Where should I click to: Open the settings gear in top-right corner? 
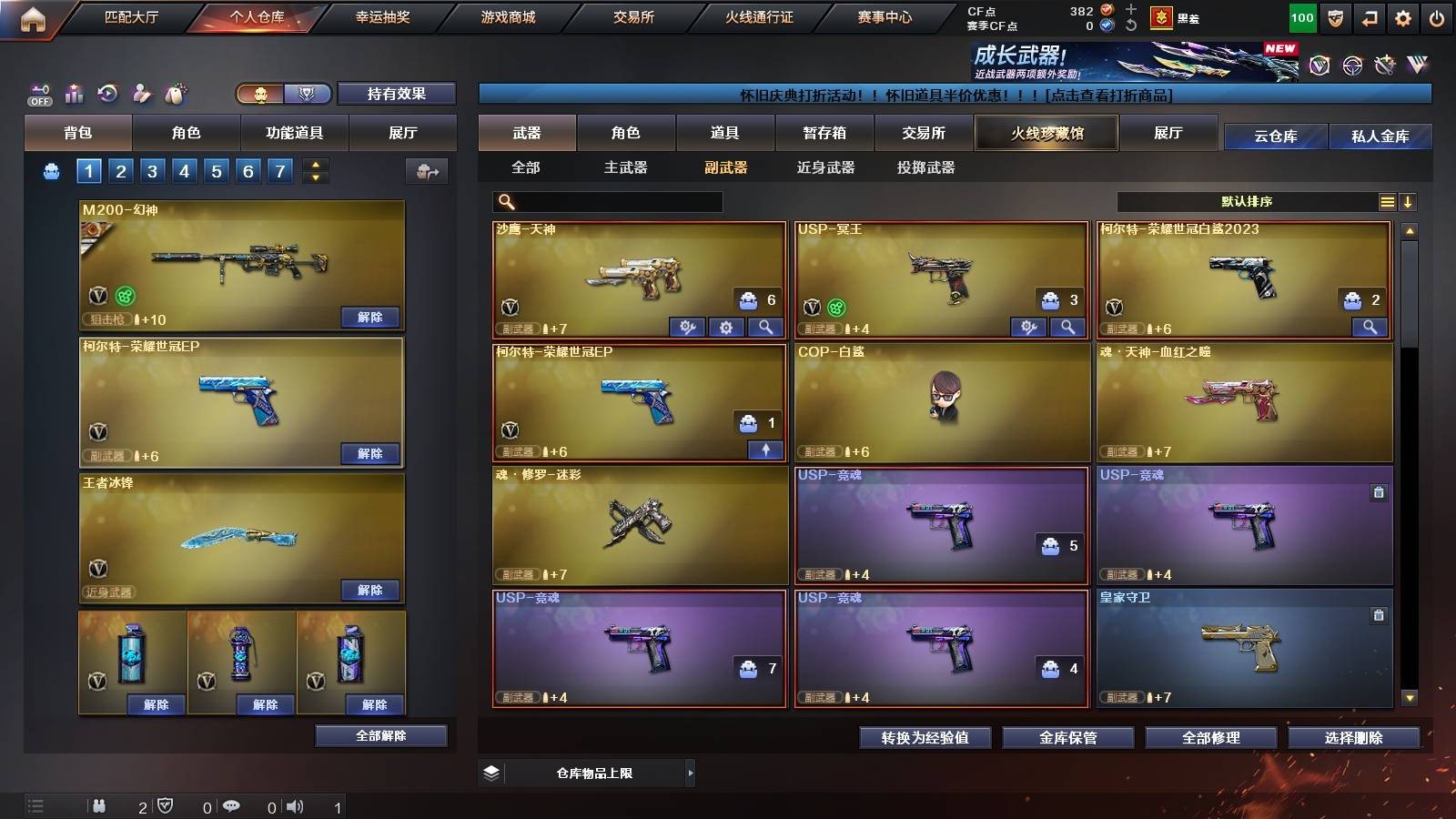pyautogui.click(x=1402, y=16)
